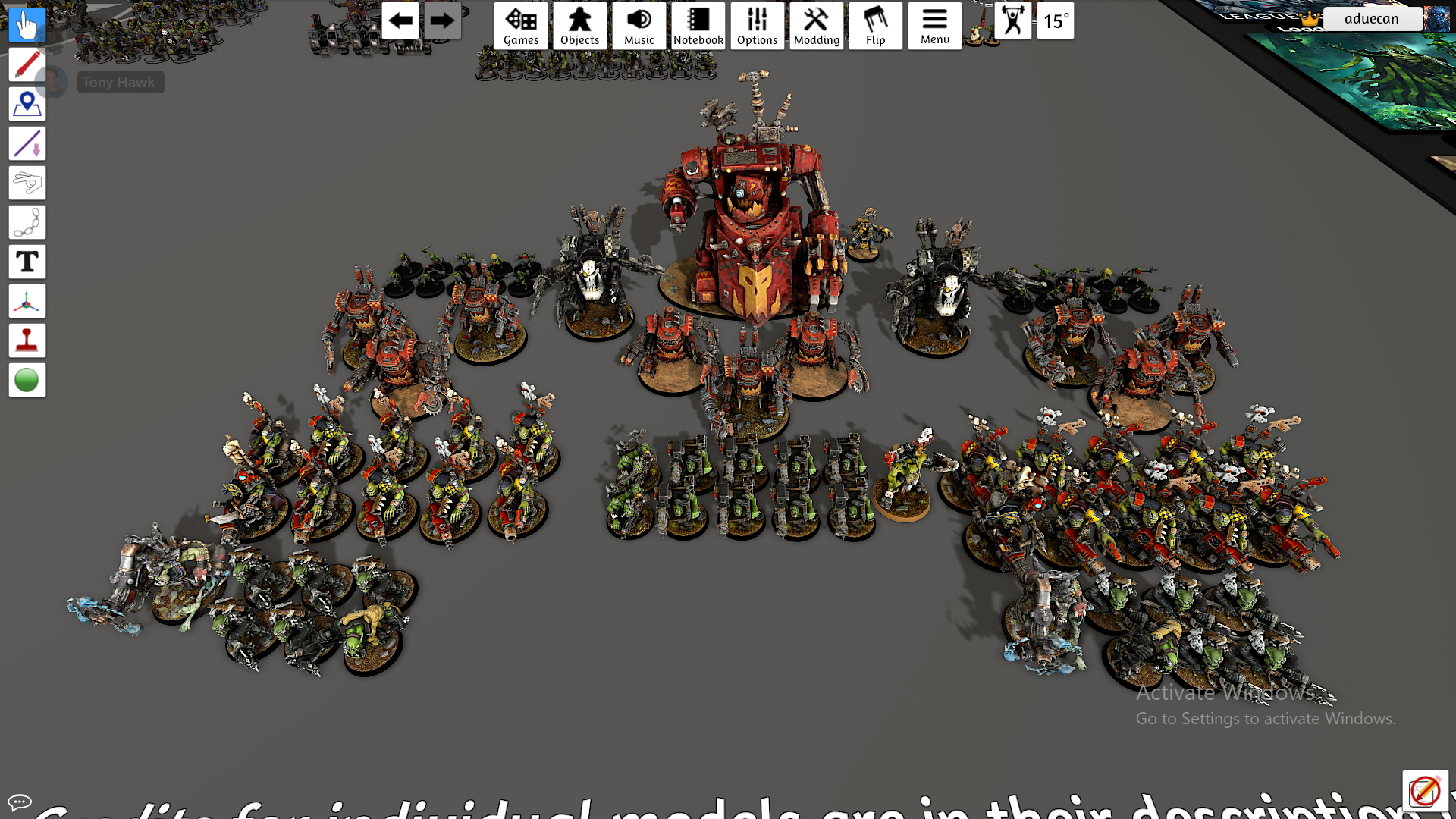Click the green marble tool
This screenshot has width=1456, height=819.
[x=27, y=380]
